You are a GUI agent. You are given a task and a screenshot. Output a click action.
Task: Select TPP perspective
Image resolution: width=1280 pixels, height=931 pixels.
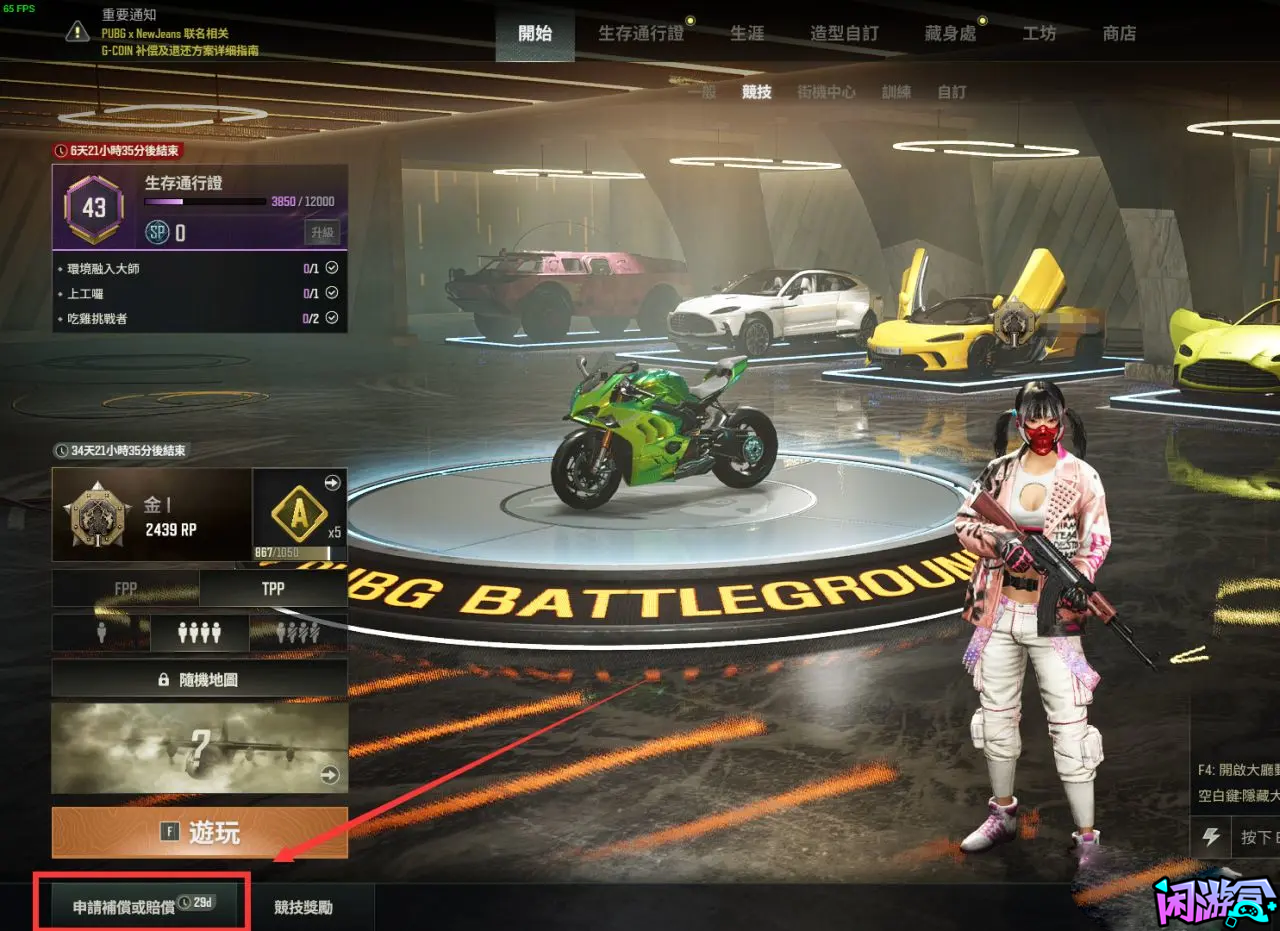(x=273, y=589)
